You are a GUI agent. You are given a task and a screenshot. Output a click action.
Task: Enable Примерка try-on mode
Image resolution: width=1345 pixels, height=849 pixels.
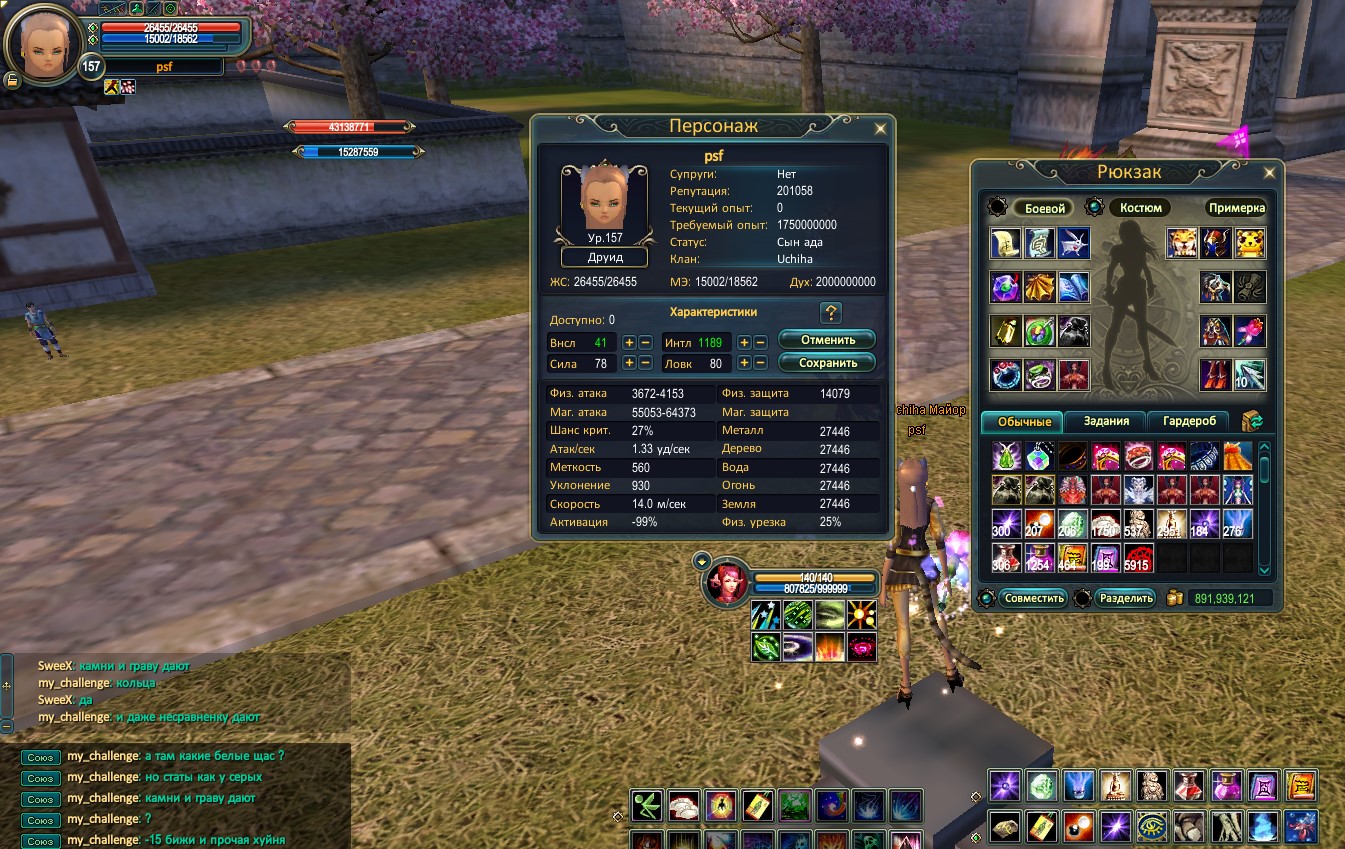coord(1236,207)
